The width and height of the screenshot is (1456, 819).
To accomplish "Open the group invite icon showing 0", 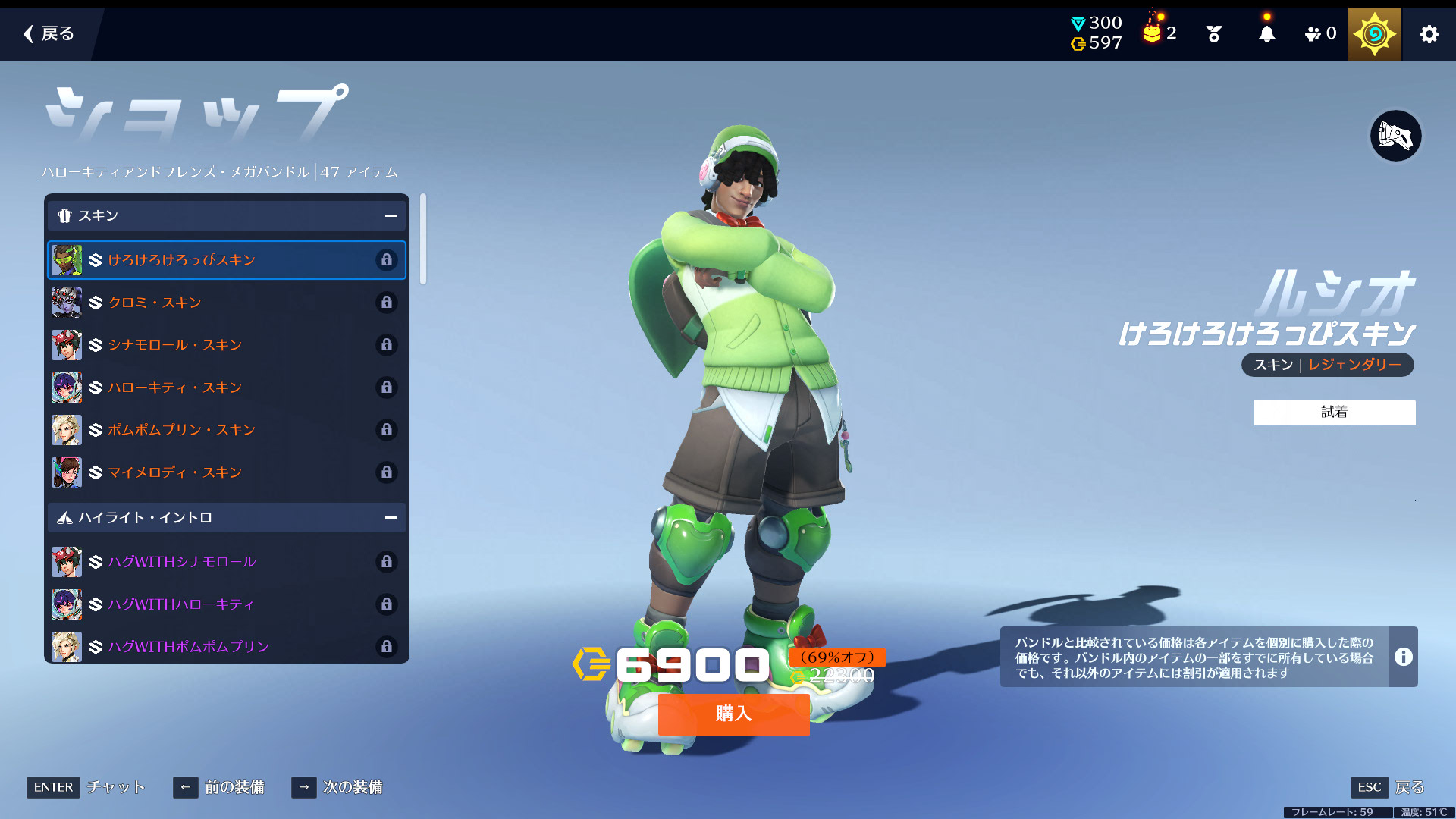I will [1320, 34].
